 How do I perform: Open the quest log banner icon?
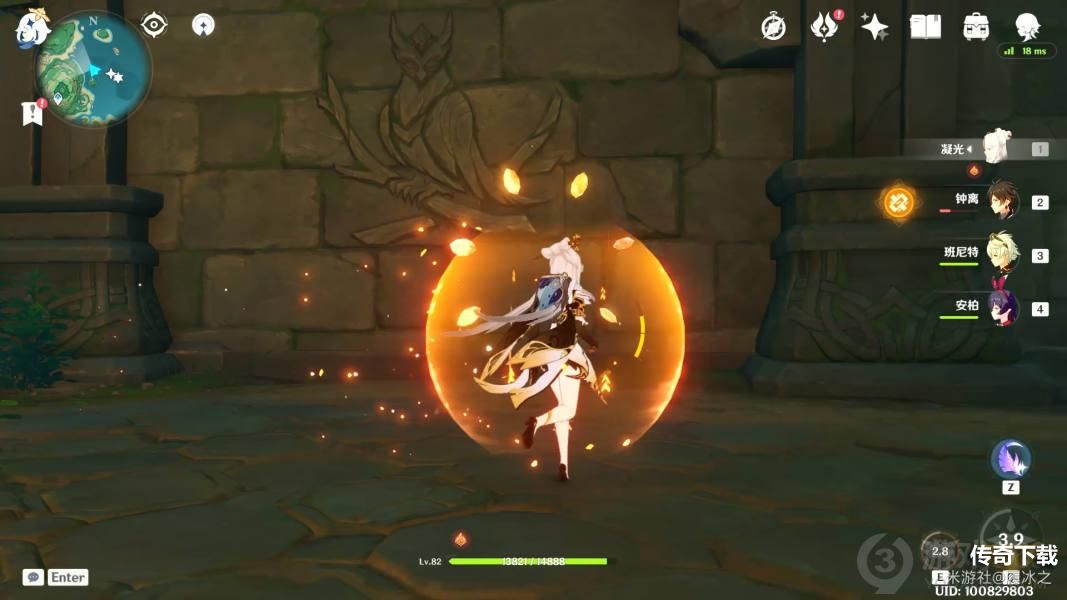(32, 113)
